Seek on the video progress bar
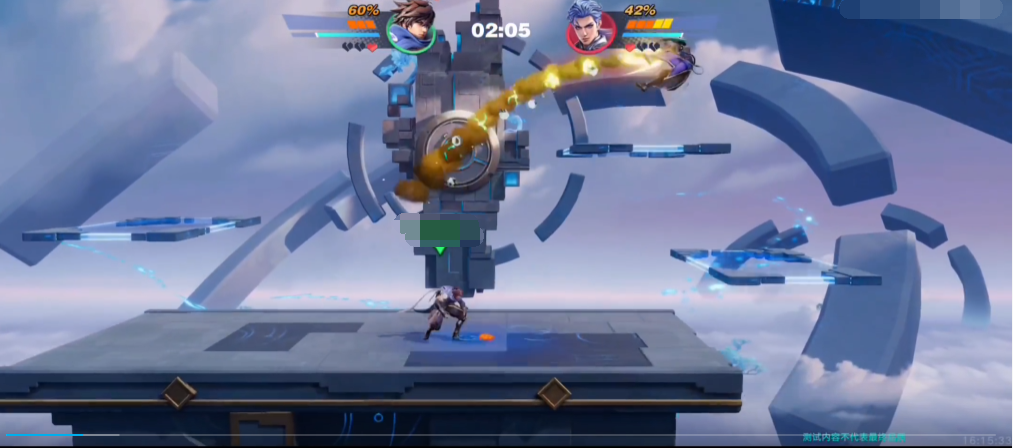 coord(400,435)
